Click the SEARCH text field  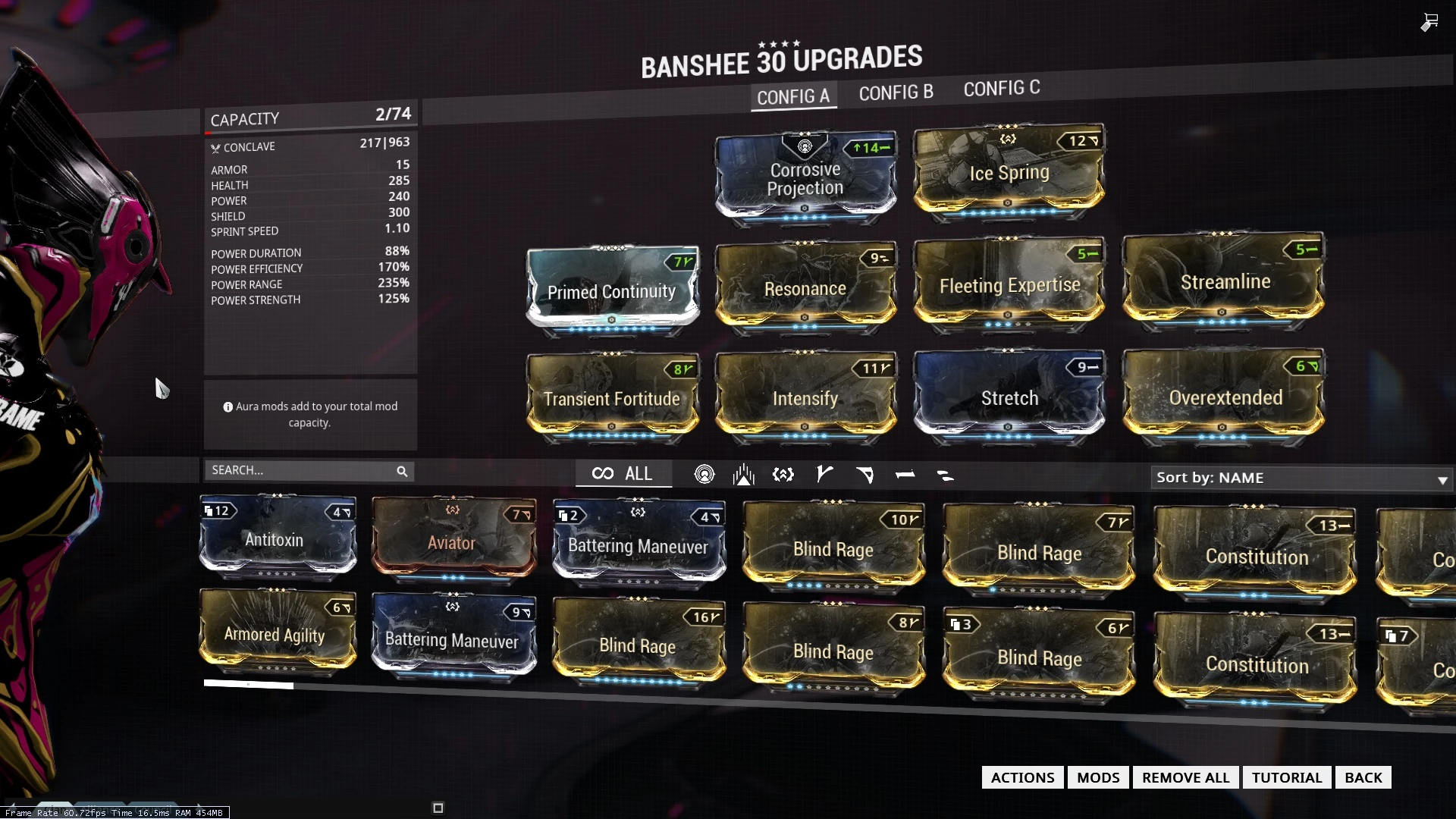click(303, 470)
